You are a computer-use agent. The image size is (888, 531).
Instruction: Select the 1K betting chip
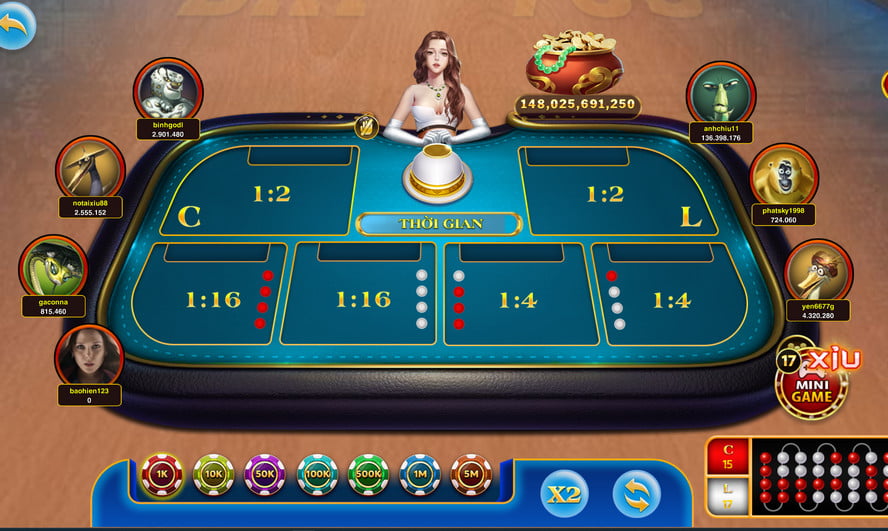(x=161, y=475)
